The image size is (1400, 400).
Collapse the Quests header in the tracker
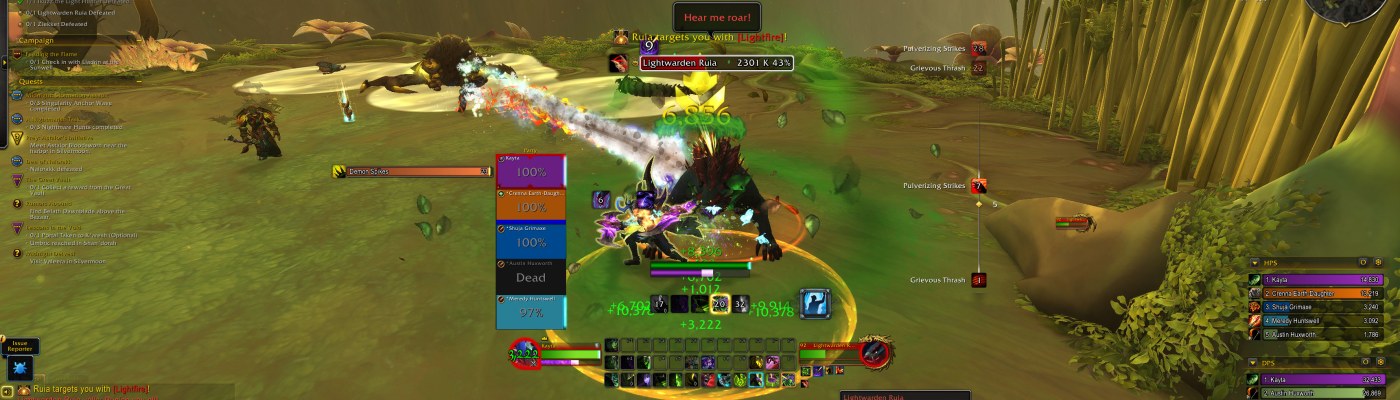coord(30,82)
